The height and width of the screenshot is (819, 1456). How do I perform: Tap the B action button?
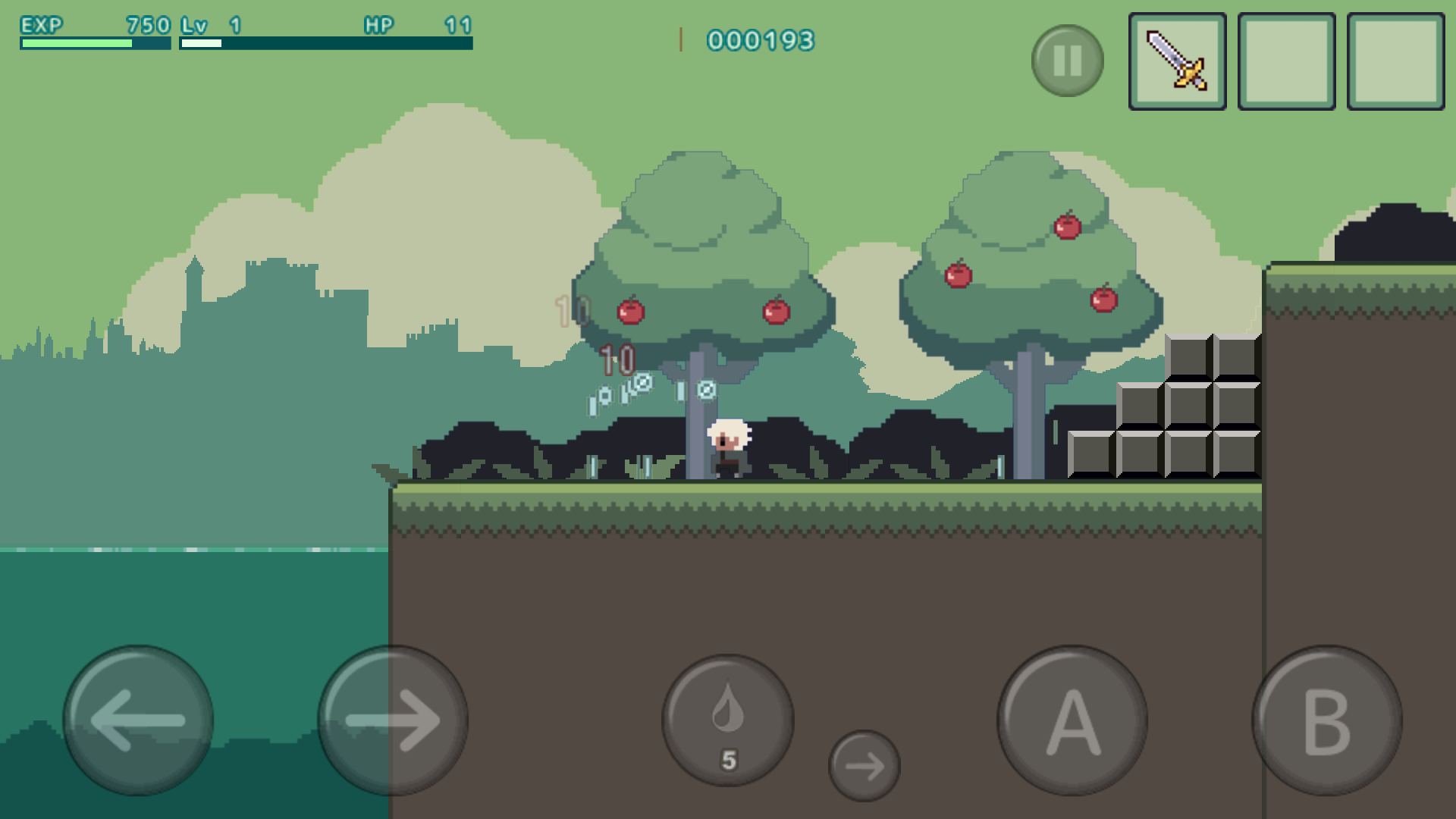click(1326, 720)
